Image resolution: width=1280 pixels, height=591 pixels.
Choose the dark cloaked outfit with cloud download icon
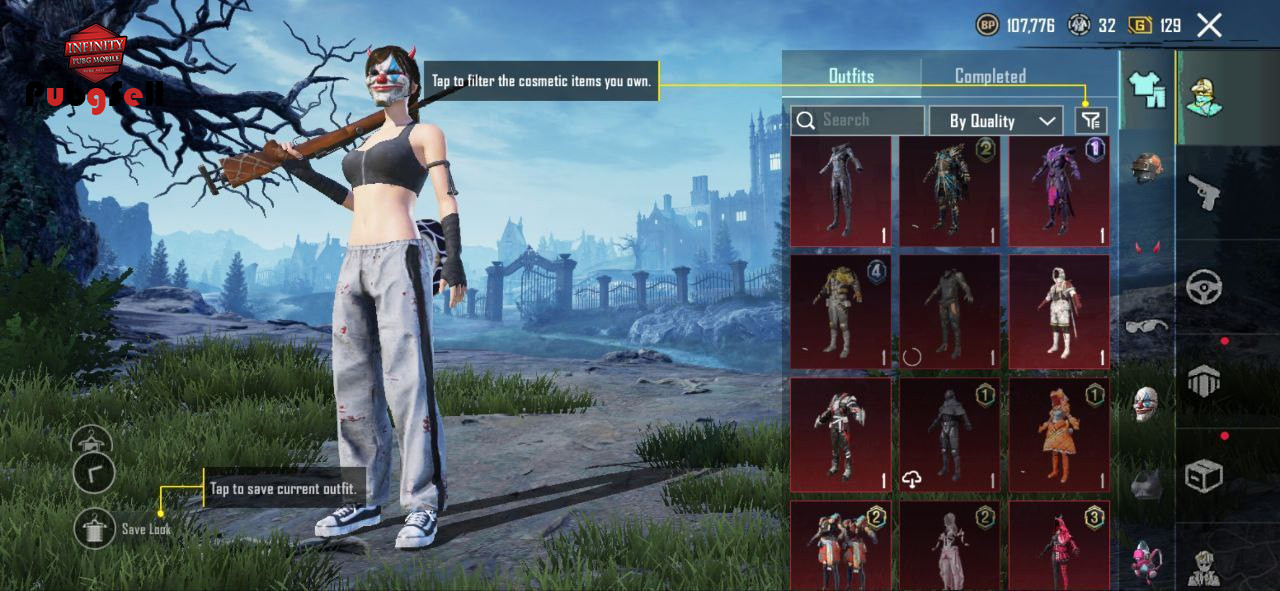coord(948,434)
